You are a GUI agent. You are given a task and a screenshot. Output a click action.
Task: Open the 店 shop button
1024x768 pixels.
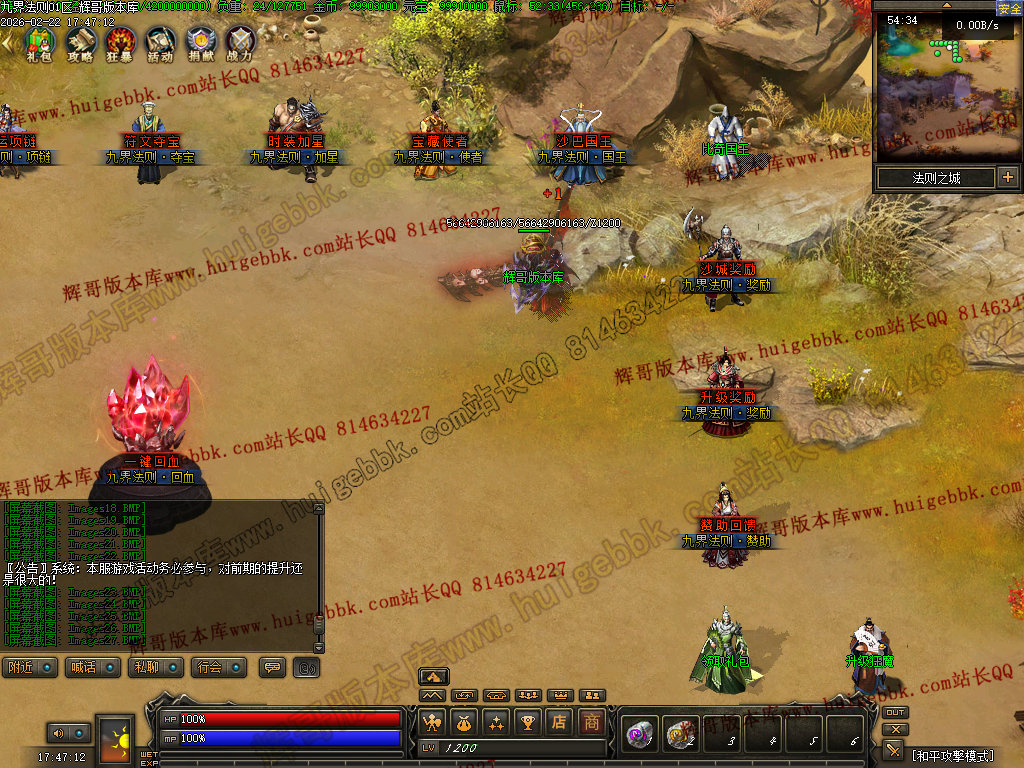click(560, 721)
